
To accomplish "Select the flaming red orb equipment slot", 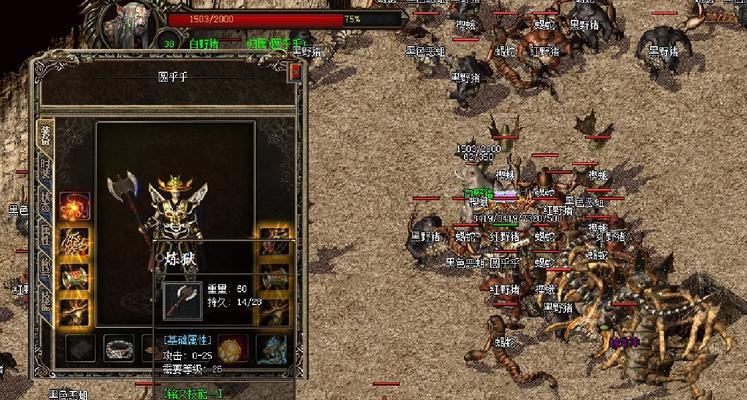I will click(x=74, y=207).
